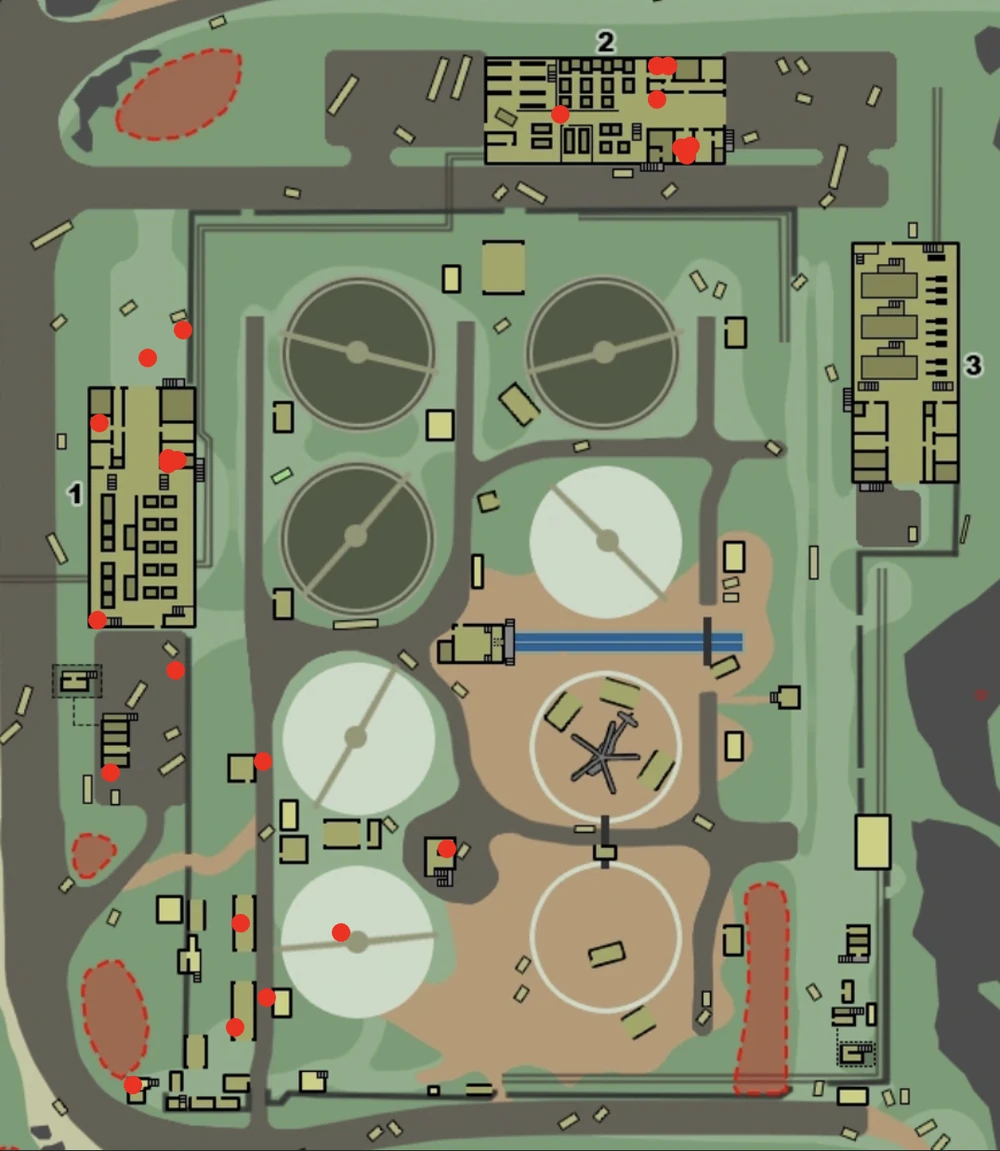The height and width of the screenshot is (1151, 1000).
Task: Select the building number 2 label
Action: click(x=605, y=42)
